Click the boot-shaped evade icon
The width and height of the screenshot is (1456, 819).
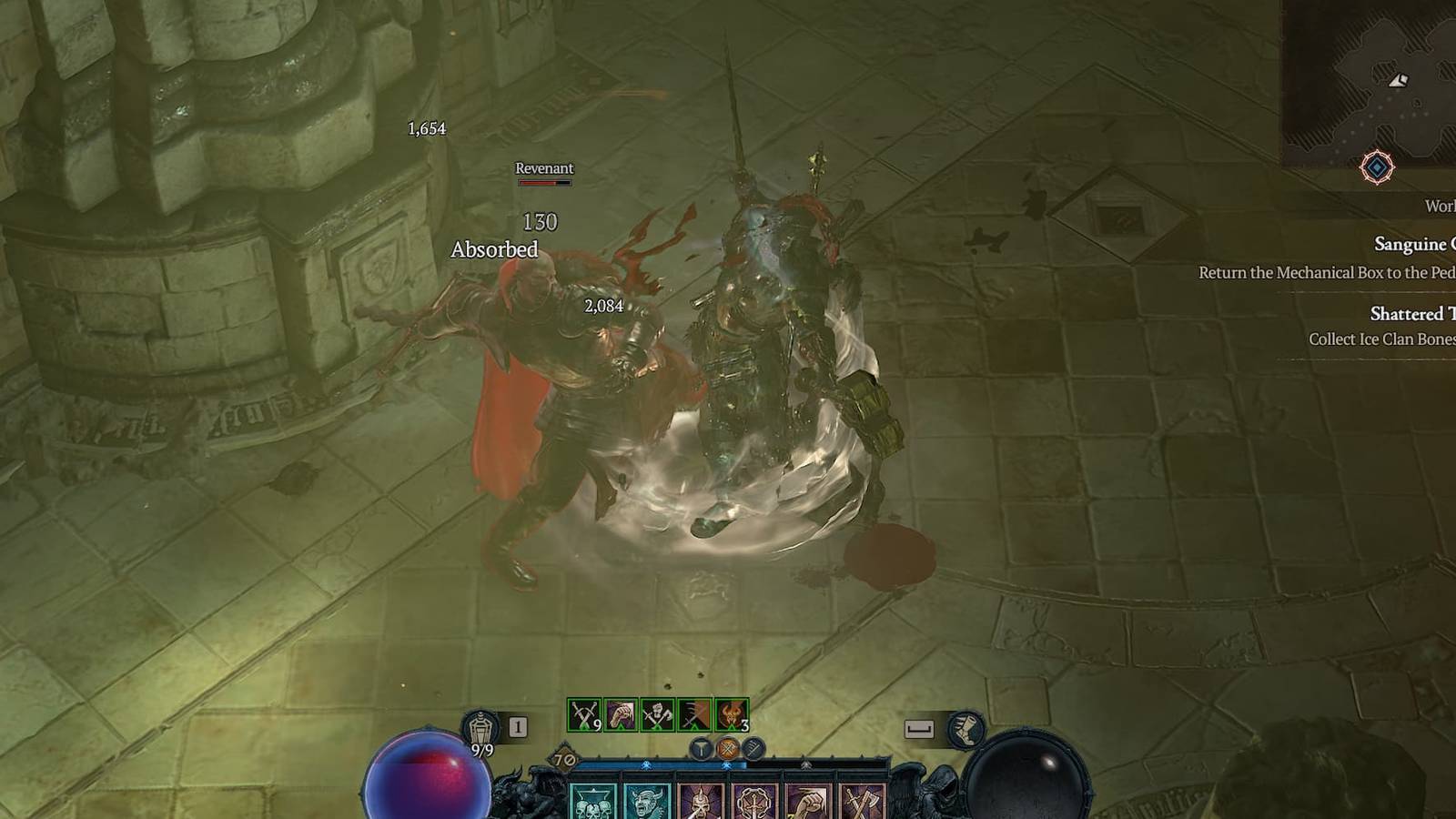point(966,729)
